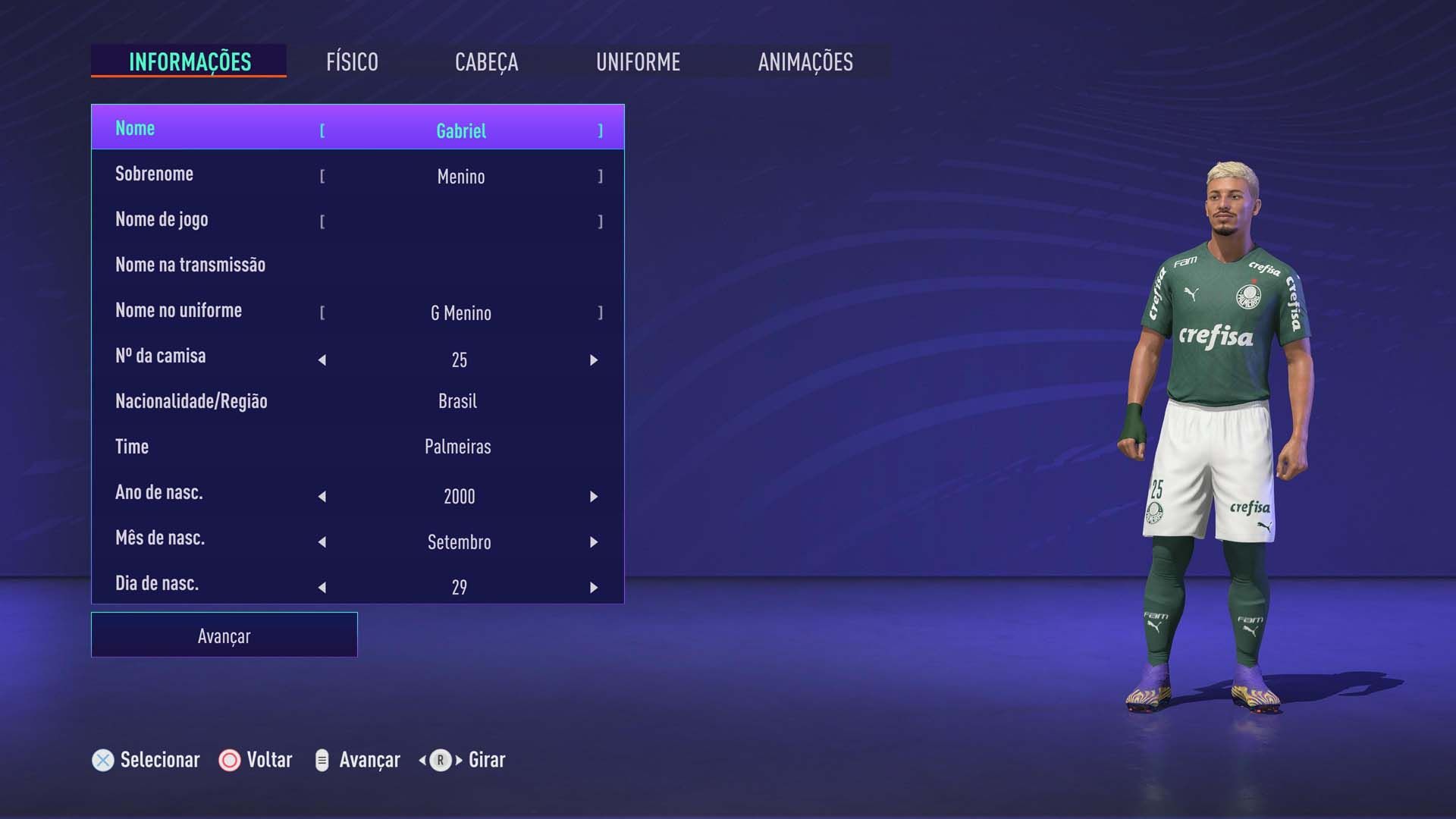
Task: Decrease Nº da camisa with left arrow
Action: [x=322, y=359]
